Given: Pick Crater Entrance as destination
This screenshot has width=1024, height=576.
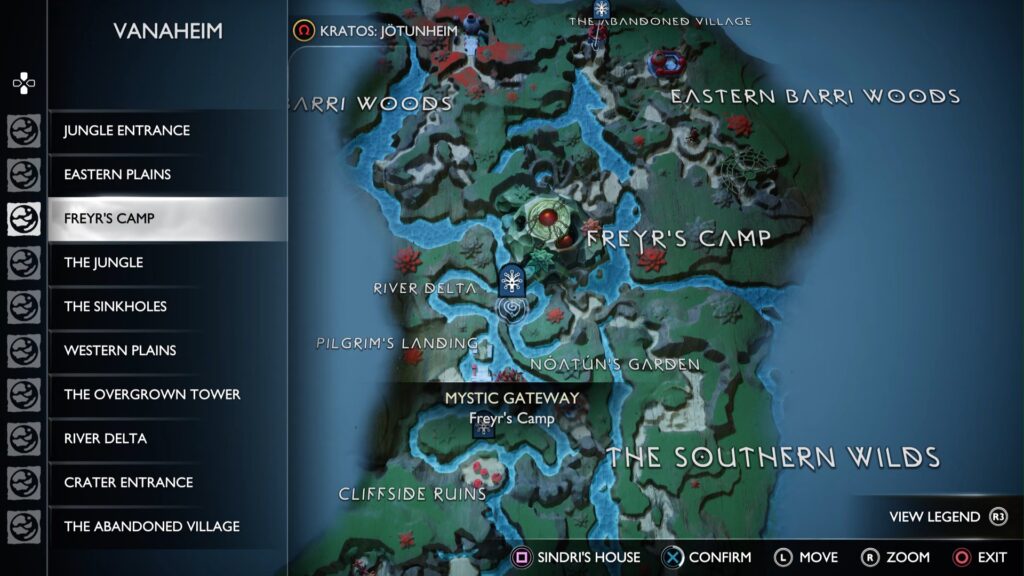Looking at the screenshot, I should (128, 483).
